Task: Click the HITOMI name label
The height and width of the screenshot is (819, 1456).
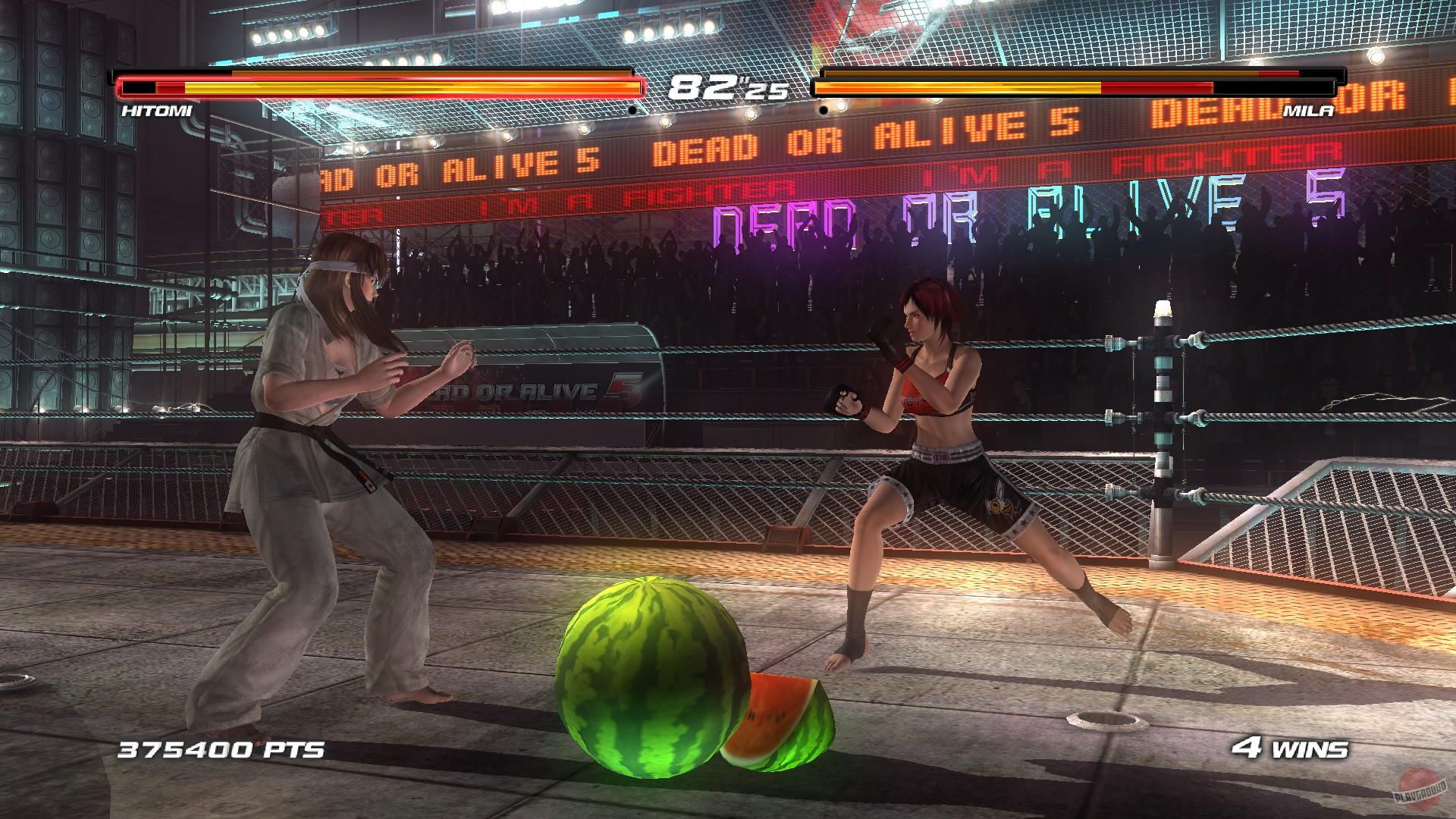Action: (155, 111)
